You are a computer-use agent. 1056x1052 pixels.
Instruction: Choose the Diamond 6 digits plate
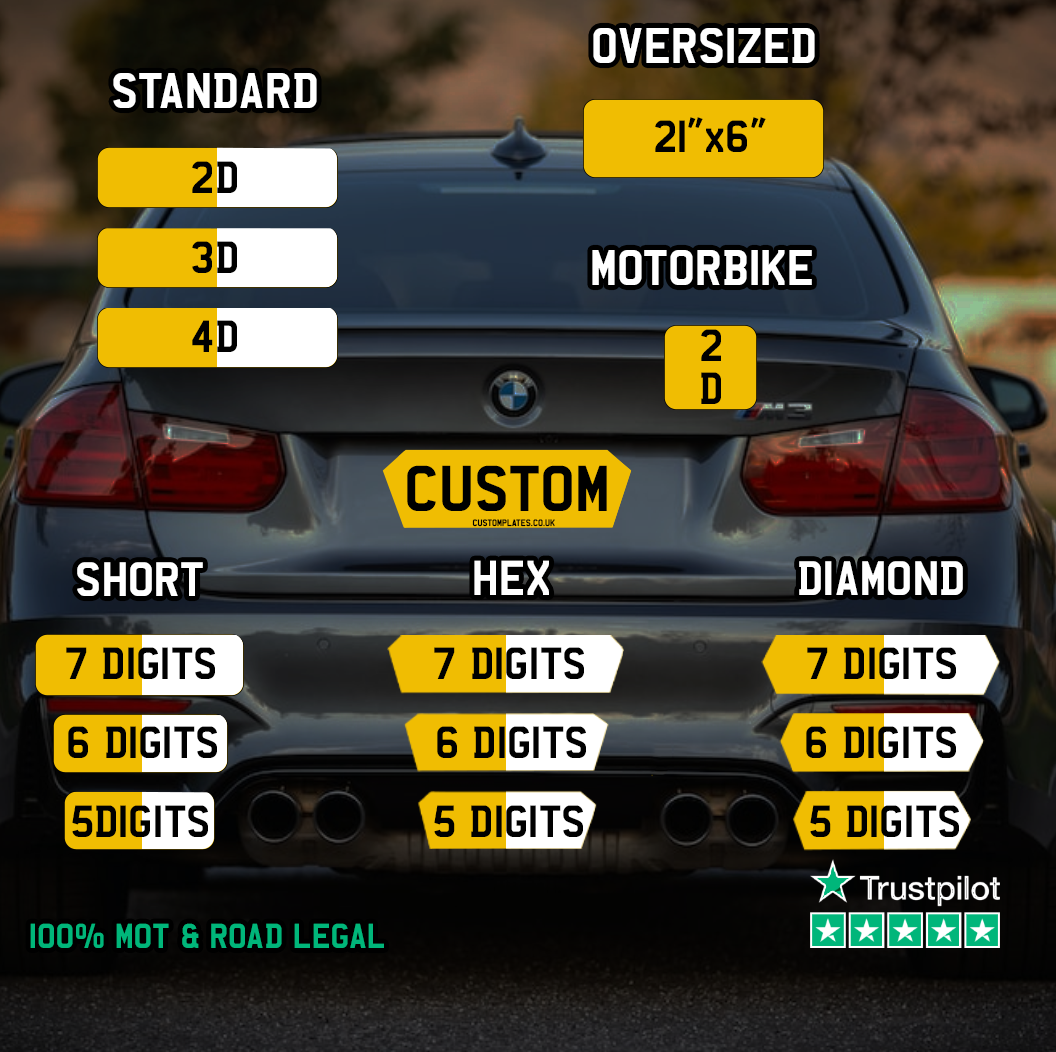pyautogui.click(x=881, y=743)
